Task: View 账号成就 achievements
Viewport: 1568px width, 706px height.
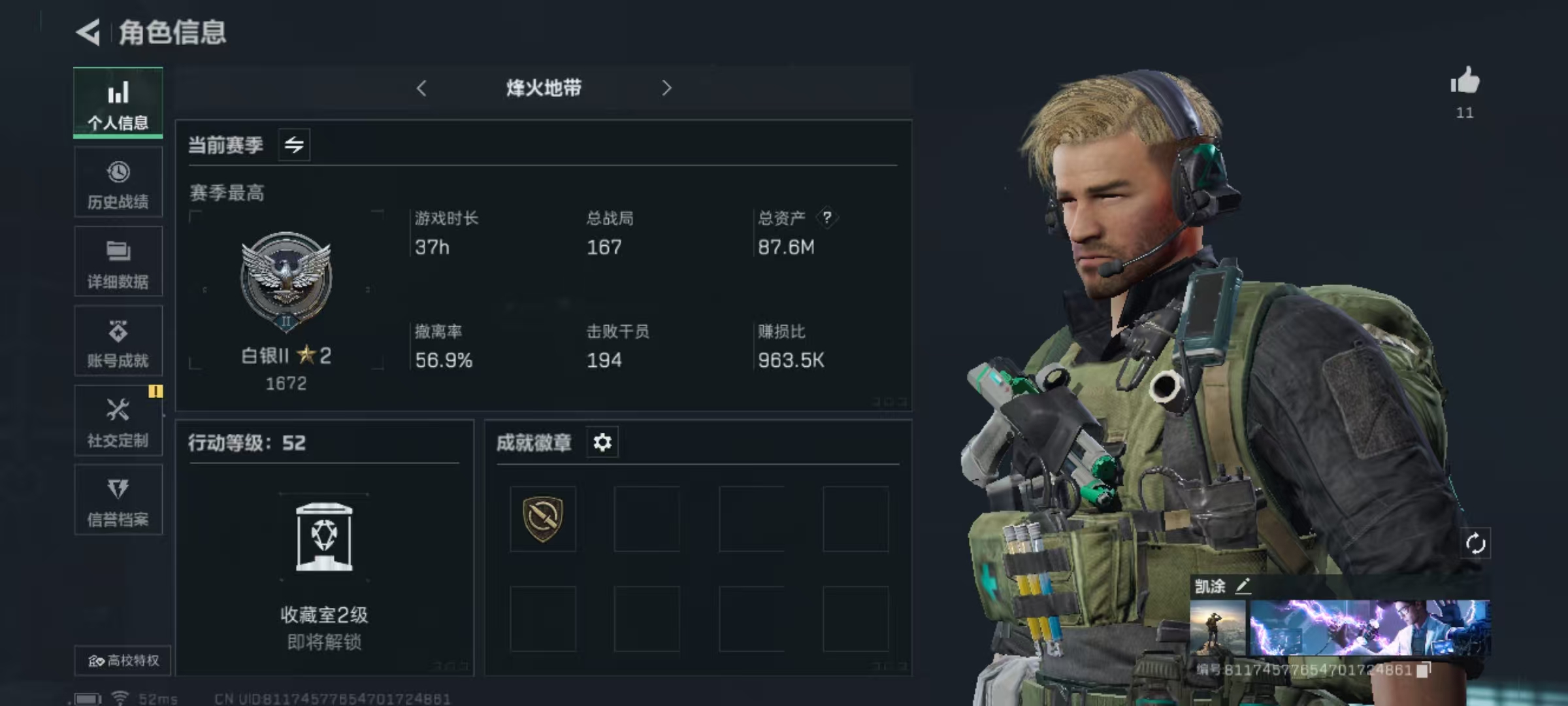Action: coord(118,342)
